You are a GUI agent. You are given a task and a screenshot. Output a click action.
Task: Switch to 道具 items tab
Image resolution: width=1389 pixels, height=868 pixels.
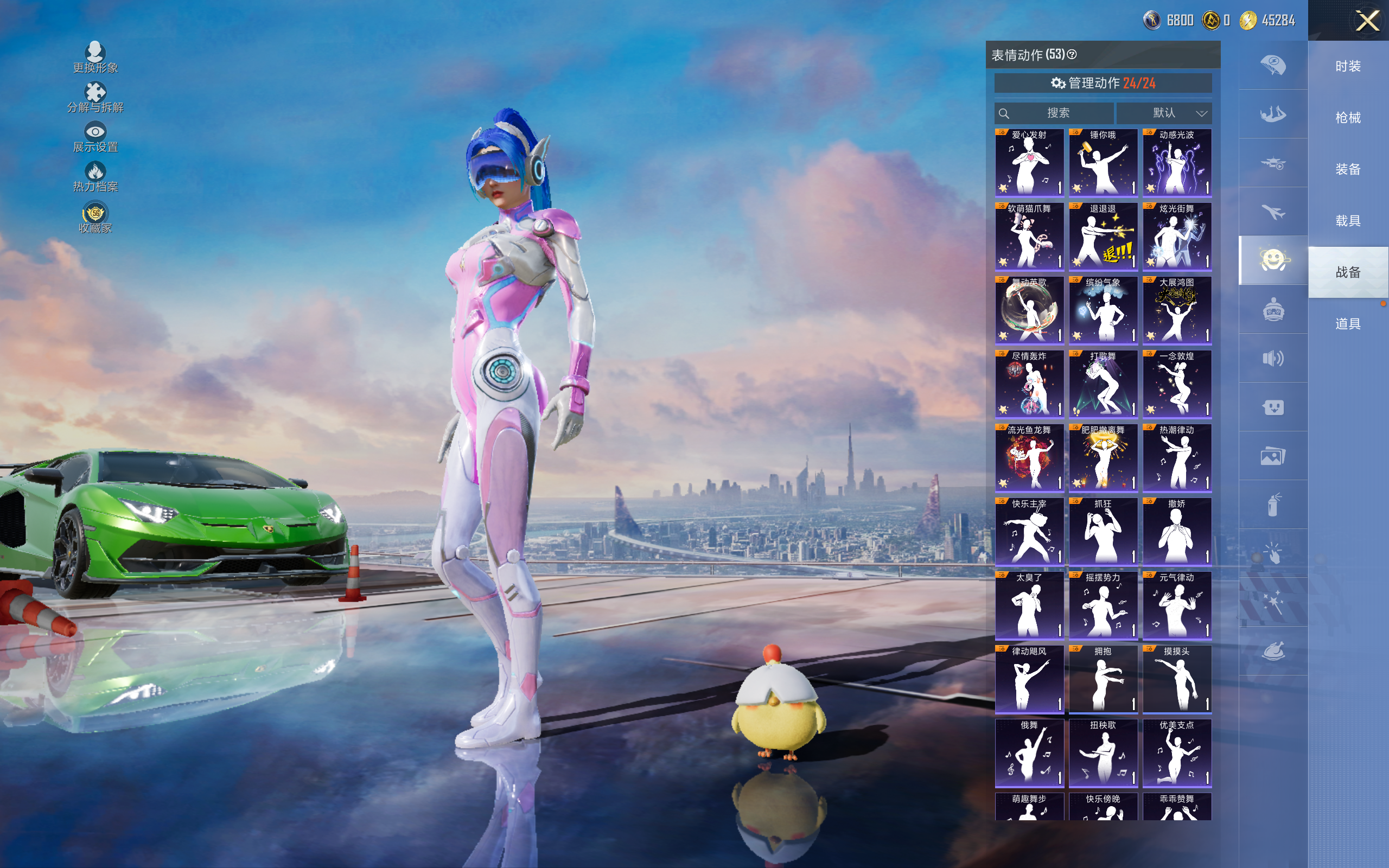pyautogui.click(x=1348, y=324)
